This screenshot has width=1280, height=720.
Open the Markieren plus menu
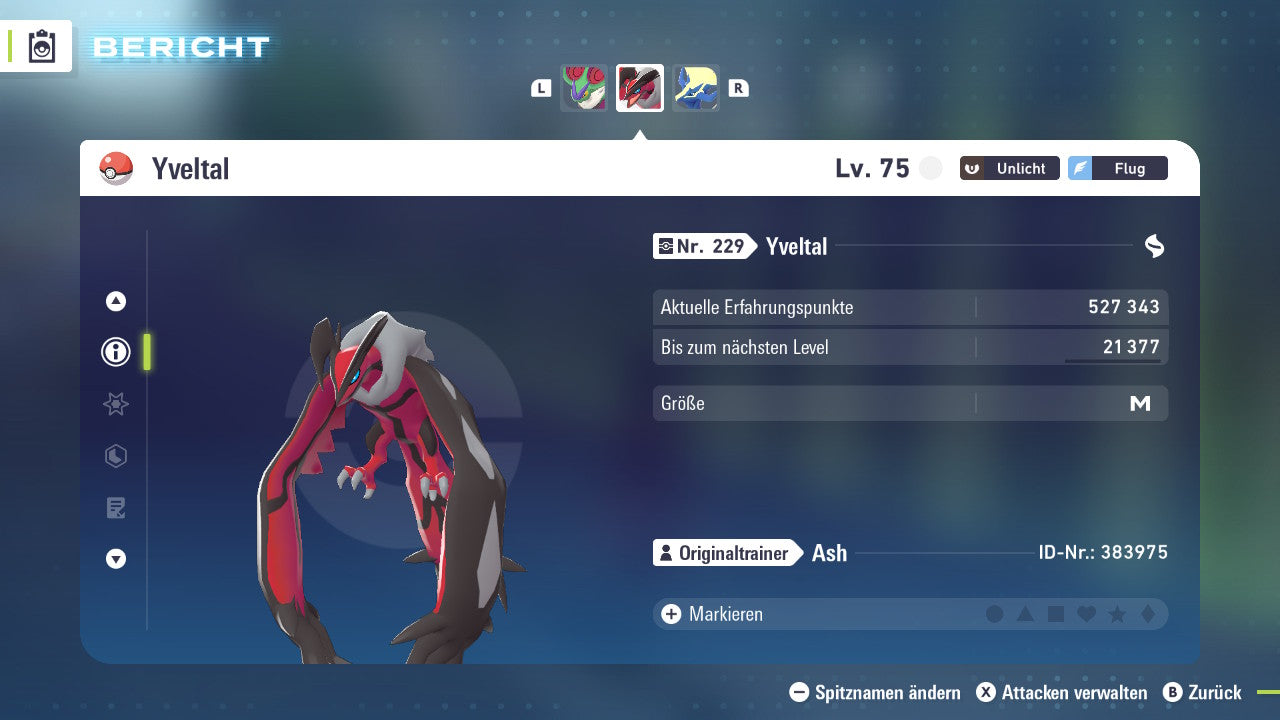tap(671, 613)
